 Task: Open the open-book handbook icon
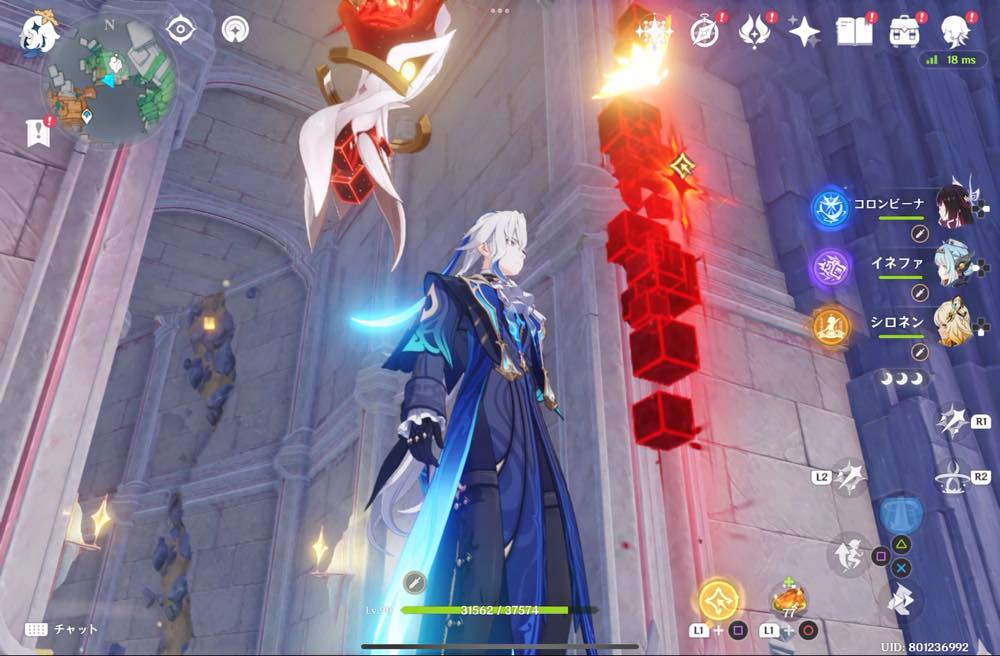[854, 31]
